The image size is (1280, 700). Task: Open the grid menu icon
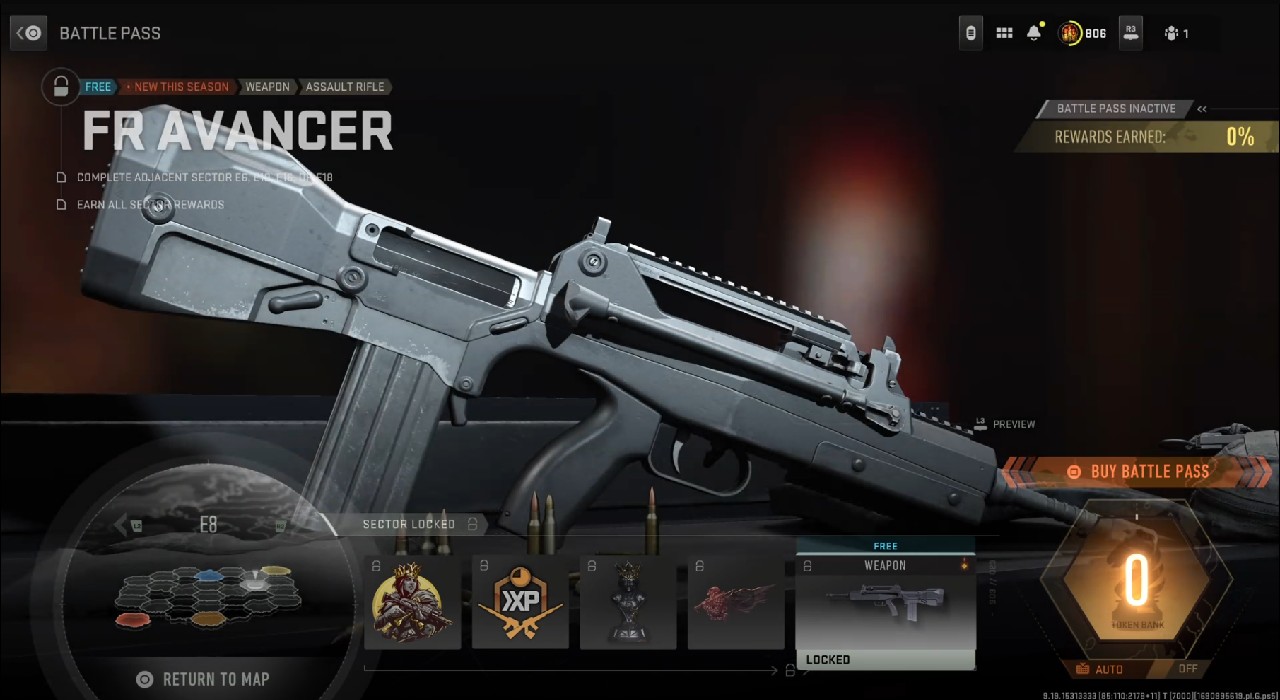(x=1004, y=33)
